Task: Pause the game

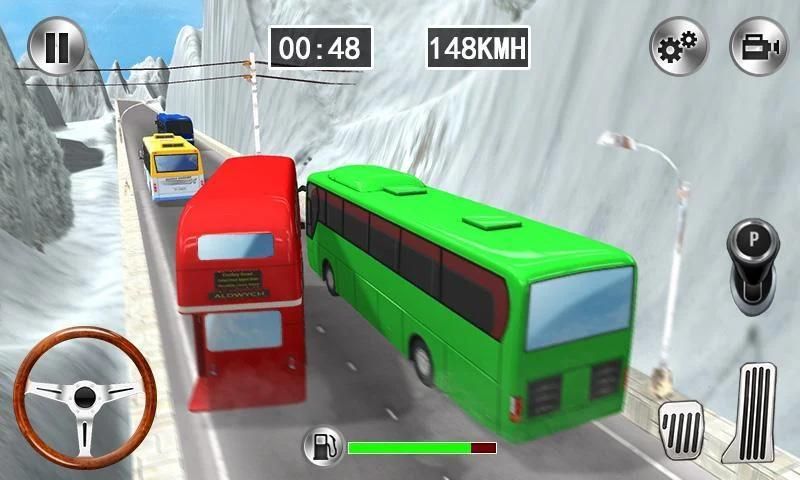Action: pyautogui.click(x=57, y=47)
